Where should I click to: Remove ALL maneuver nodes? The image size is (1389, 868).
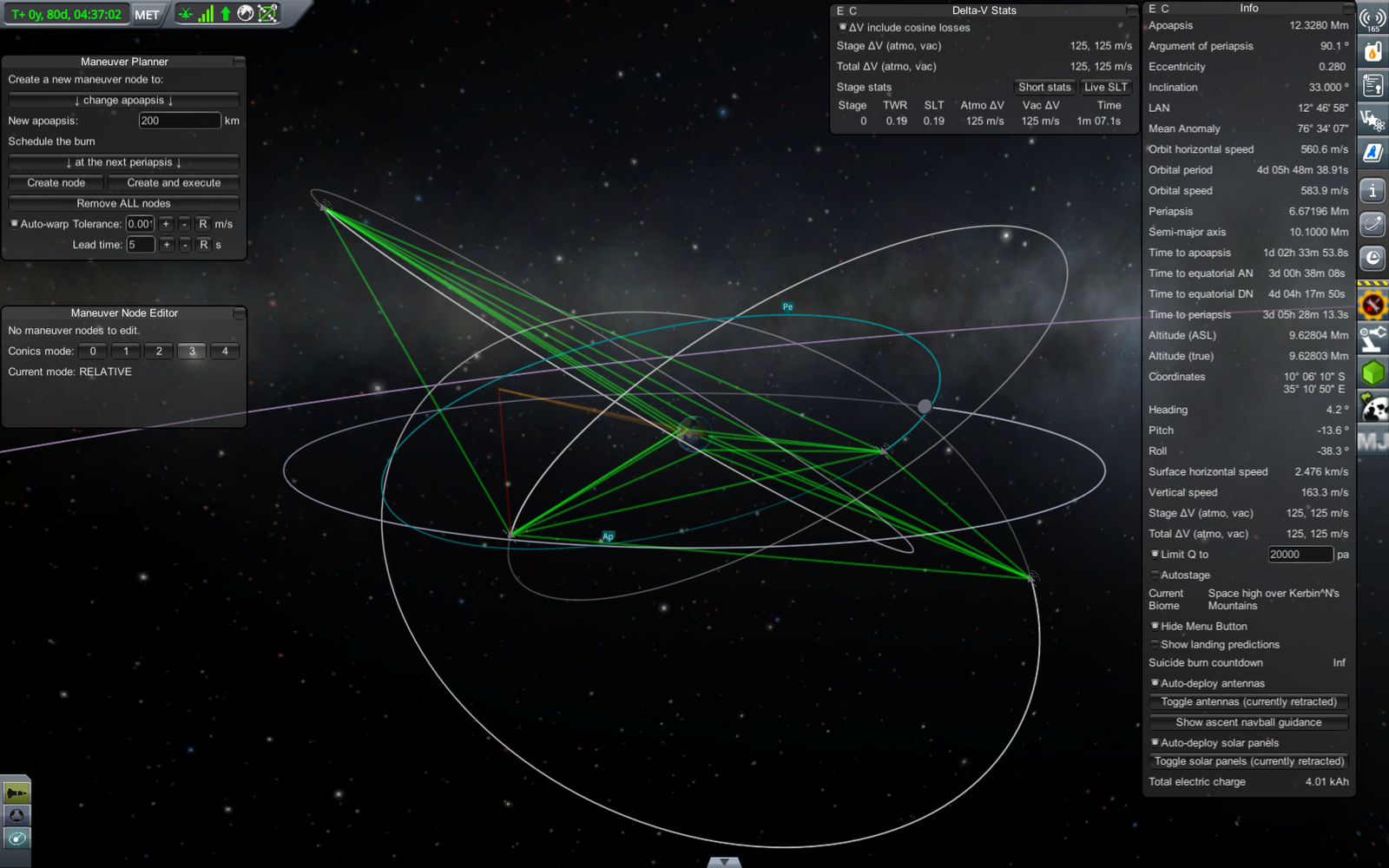click(123, 203)
